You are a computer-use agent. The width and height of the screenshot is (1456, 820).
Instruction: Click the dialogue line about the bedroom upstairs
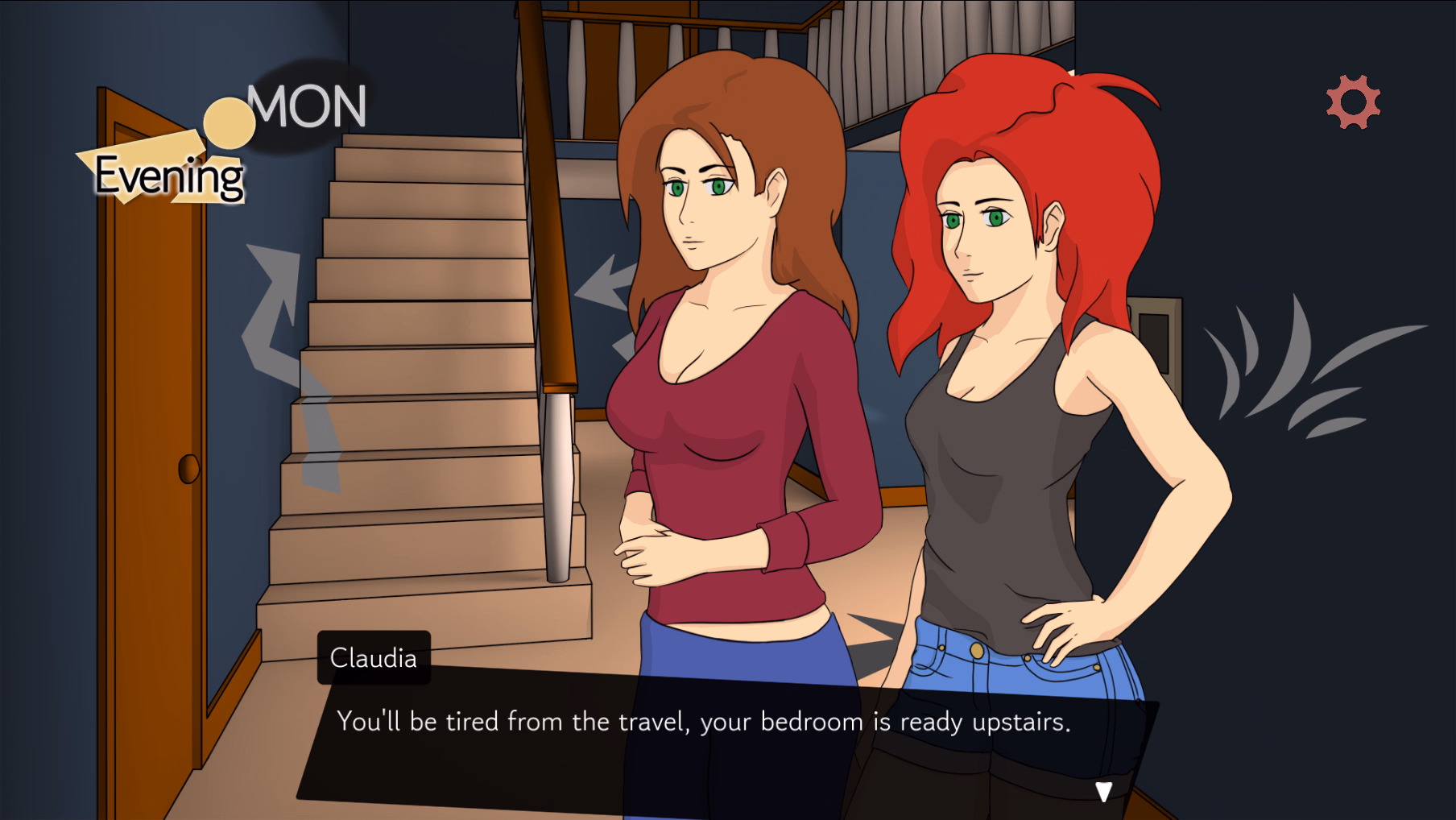(705, 723)
